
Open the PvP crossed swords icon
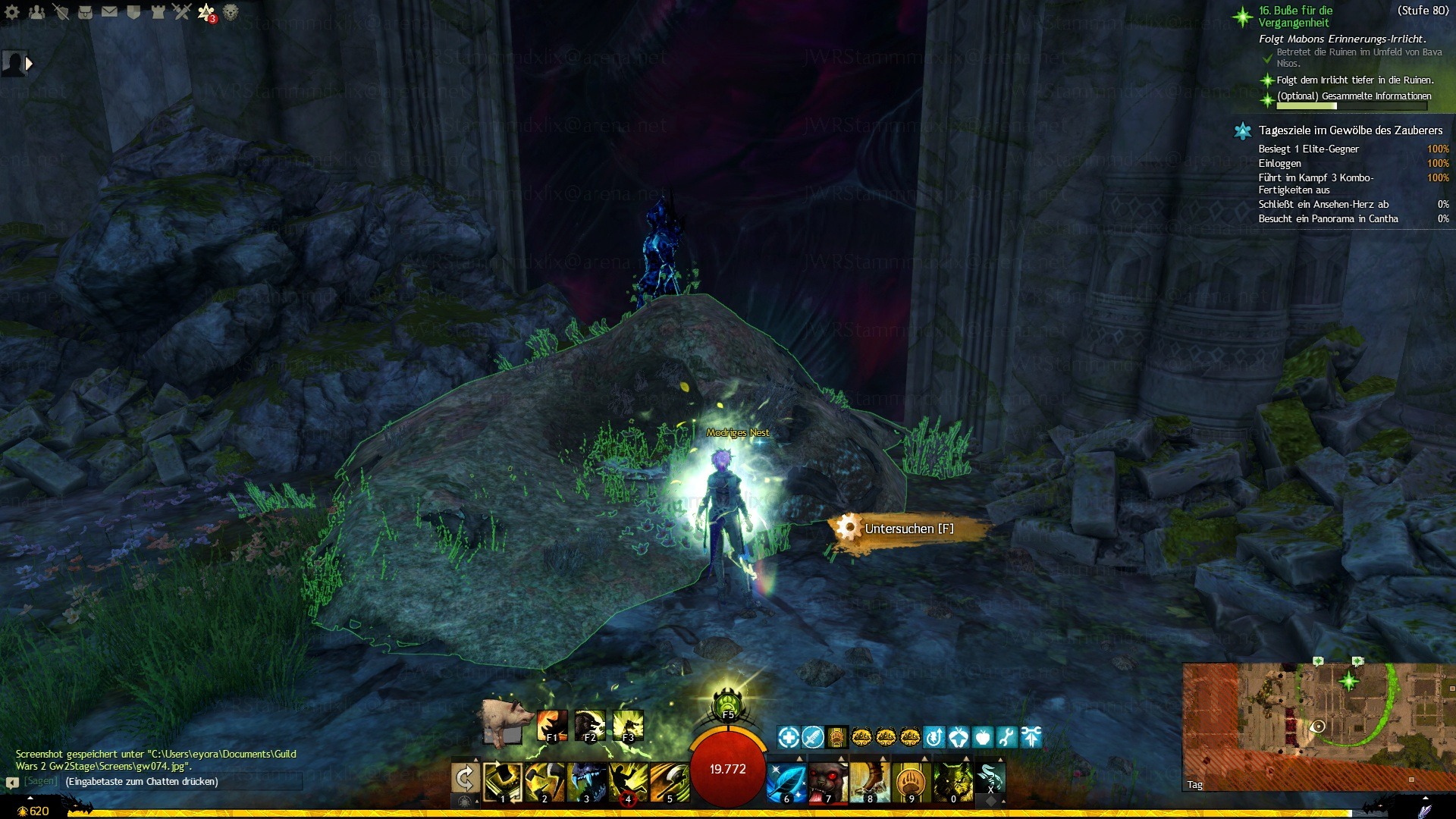pyautogui.click(x=182, y=12)
